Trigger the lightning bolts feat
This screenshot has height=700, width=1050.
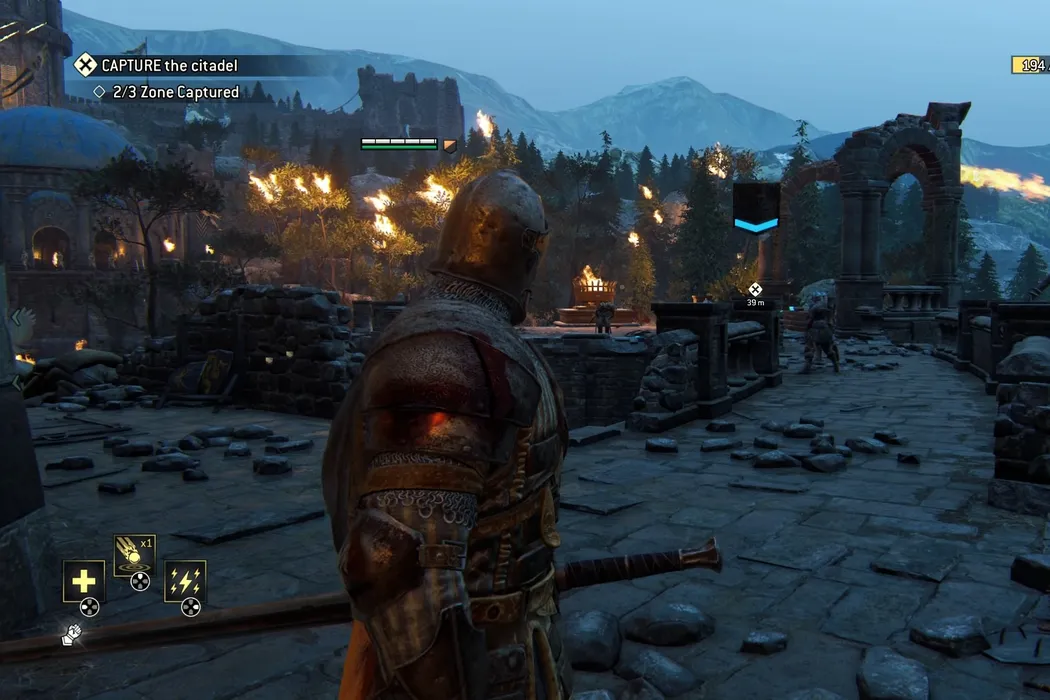[x=185, y=581]
